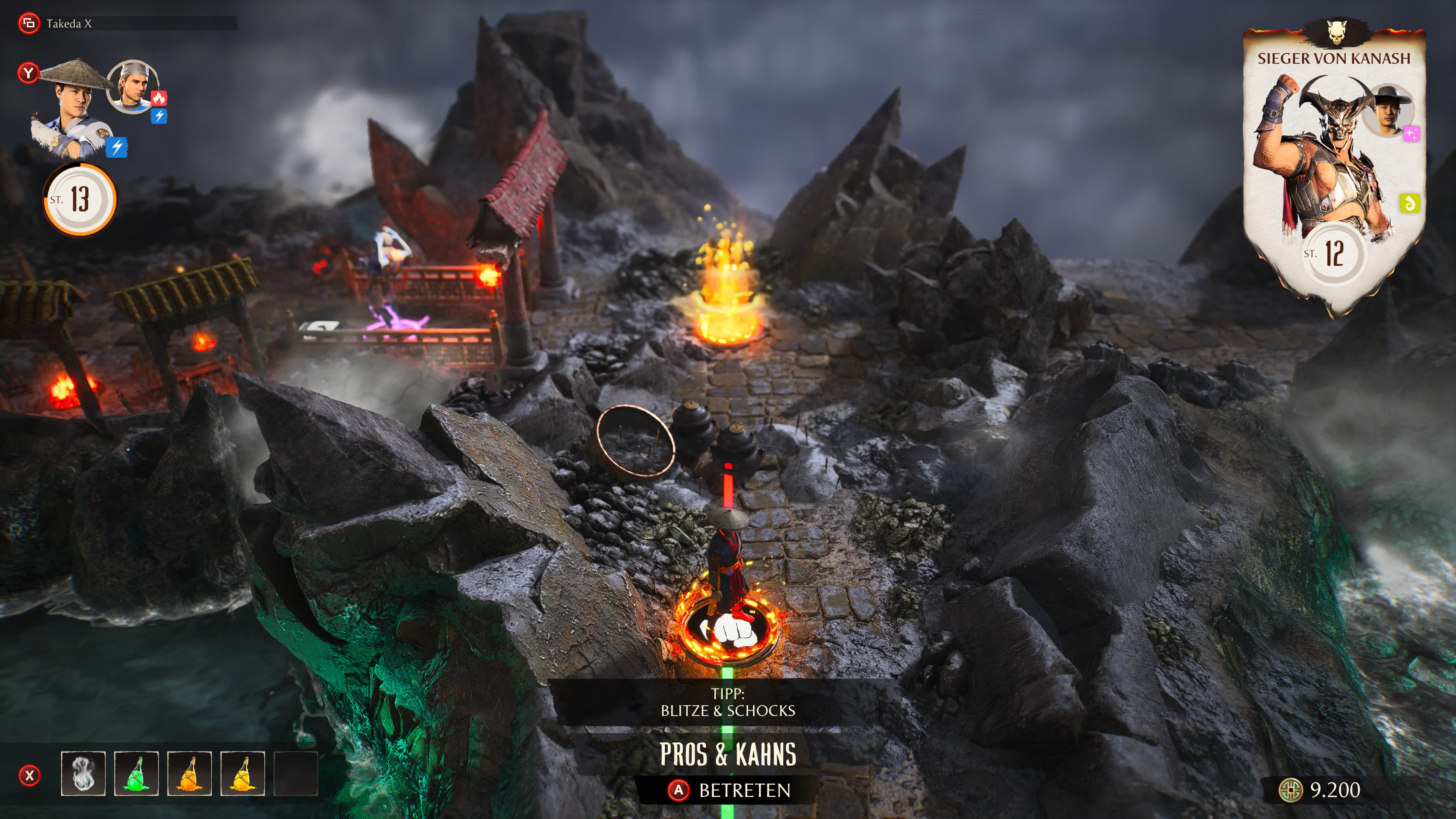This screenshot has width=1456, height=819.
Task: View the Sieger von Kanash opponent banner
Action: [x=1334, y=169]
